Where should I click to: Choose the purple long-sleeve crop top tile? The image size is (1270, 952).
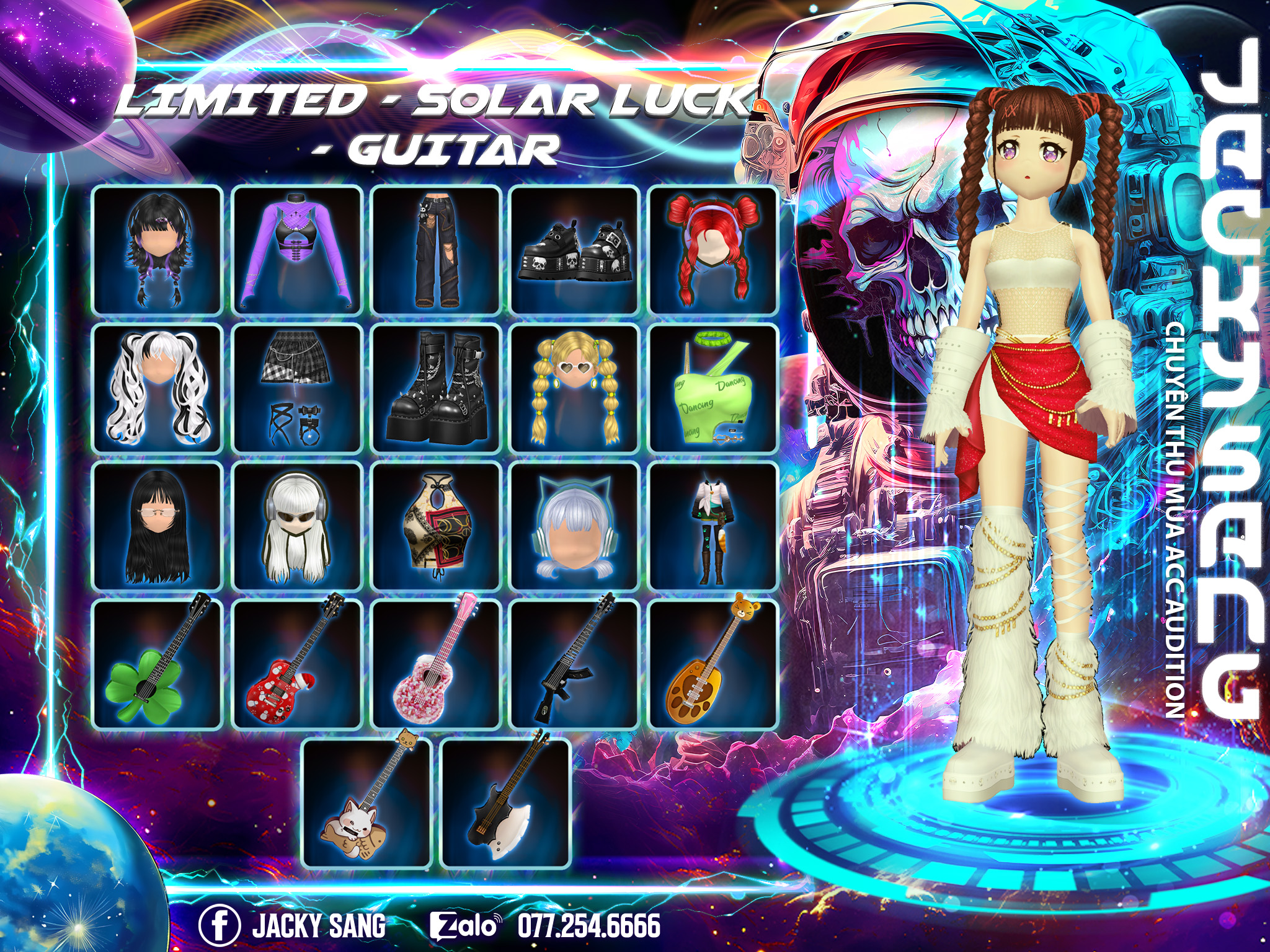pyautogui.click(x=297, y=250)
